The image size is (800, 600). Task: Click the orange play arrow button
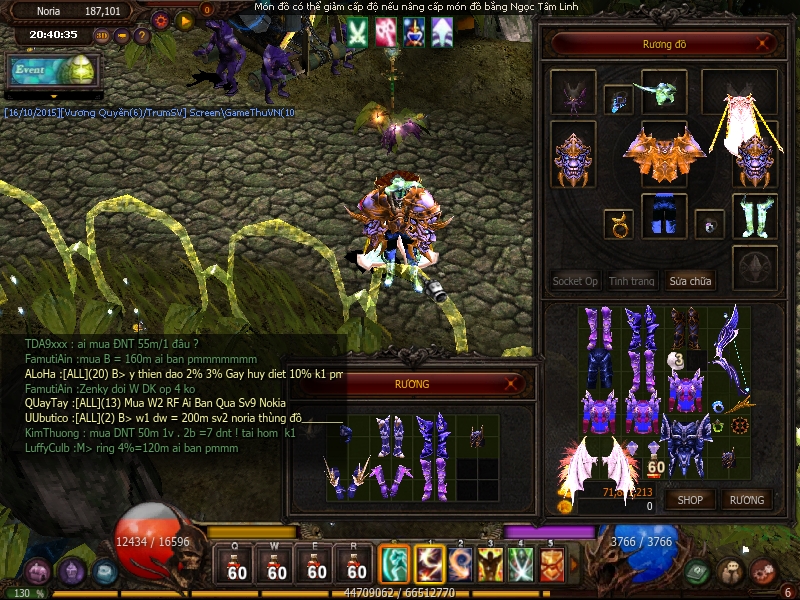185,19
